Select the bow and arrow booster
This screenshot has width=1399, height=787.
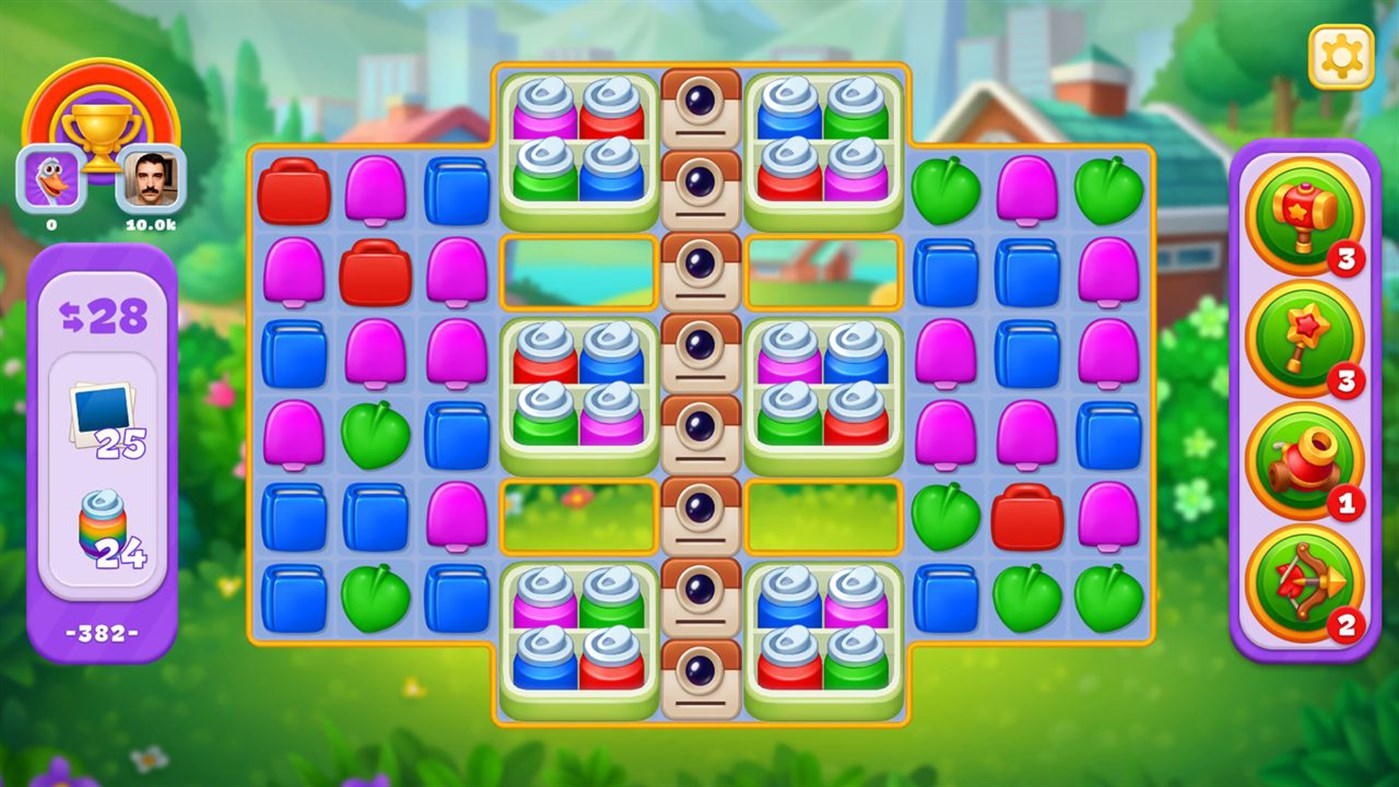[x=1304, y=580]
